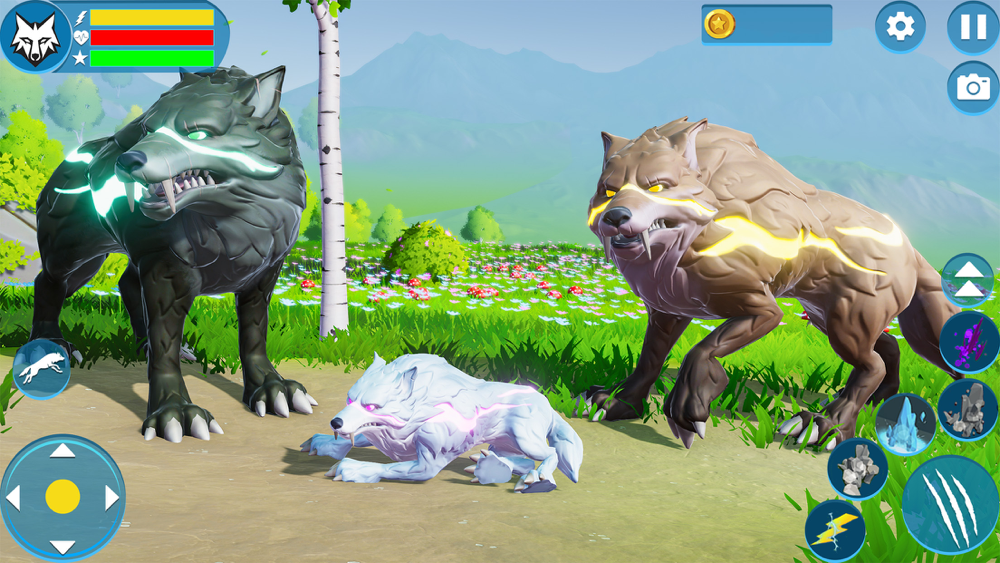
Task: Activate the claw slash attack
Action: point(949,504)
